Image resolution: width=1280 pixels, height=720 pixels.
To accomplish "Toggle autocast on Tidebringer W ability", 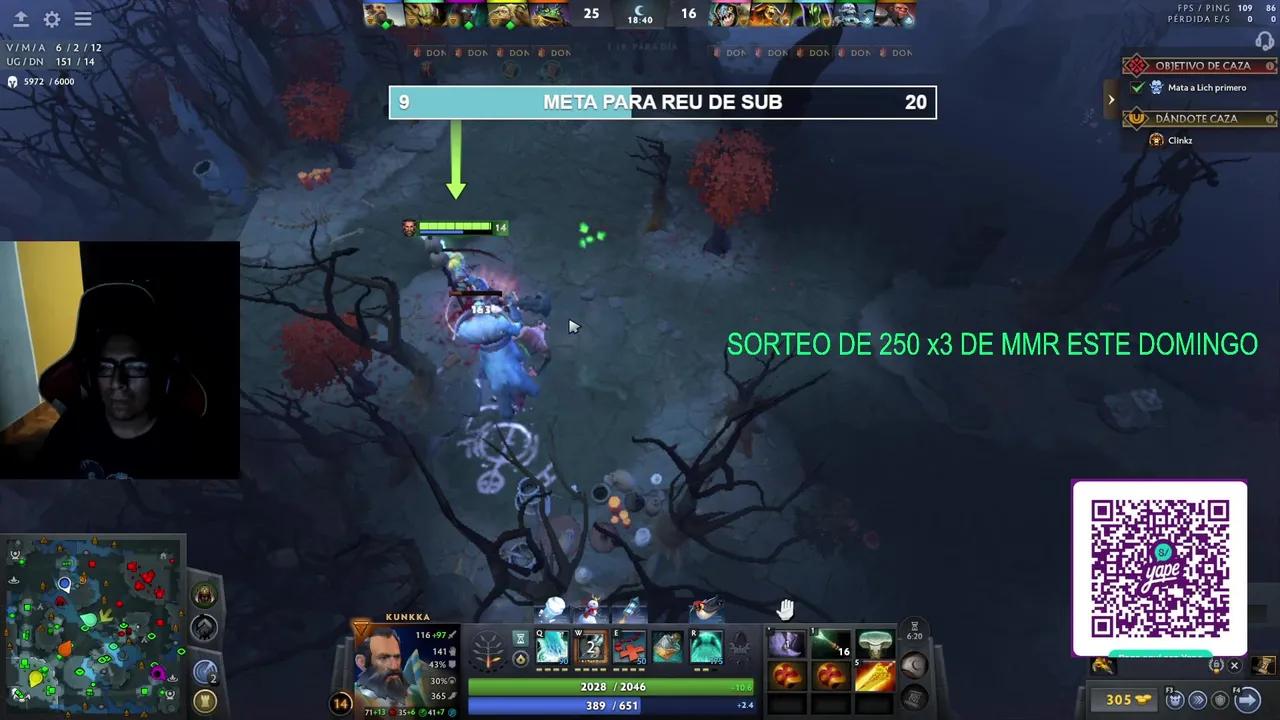I will [591, 645].
